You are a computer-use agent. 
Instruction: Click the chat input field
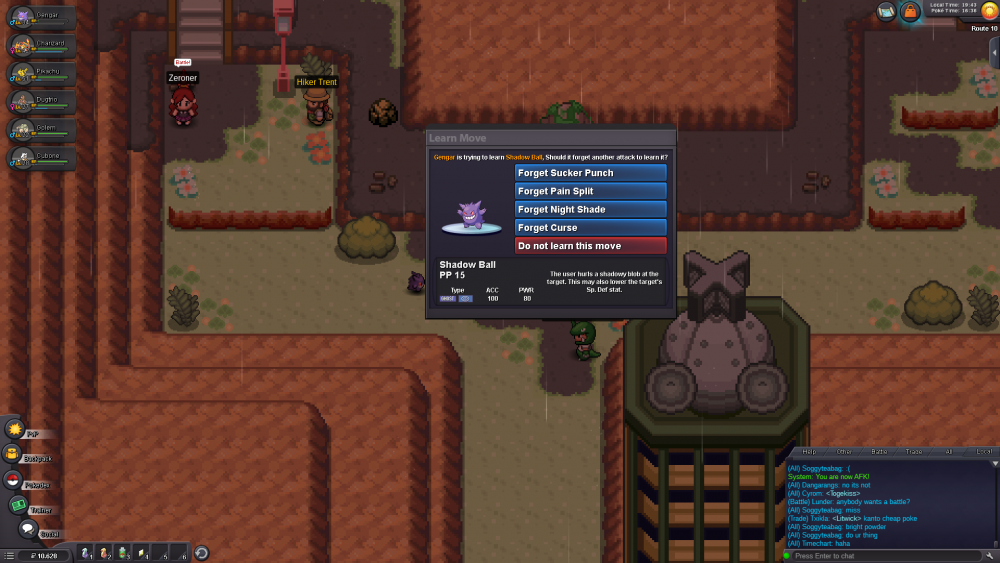click(880, 555)
